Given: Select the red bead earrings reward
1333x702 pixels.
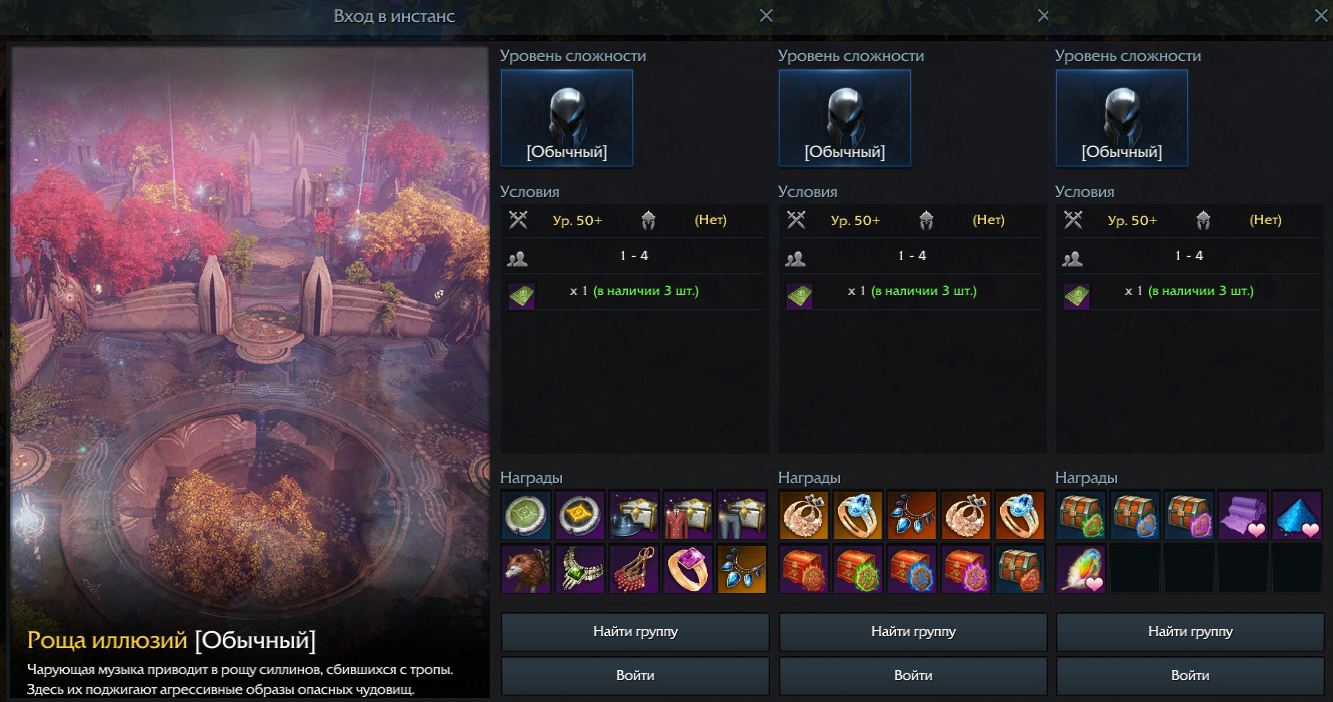Looking at the screenshot, I should coord(634,569).
